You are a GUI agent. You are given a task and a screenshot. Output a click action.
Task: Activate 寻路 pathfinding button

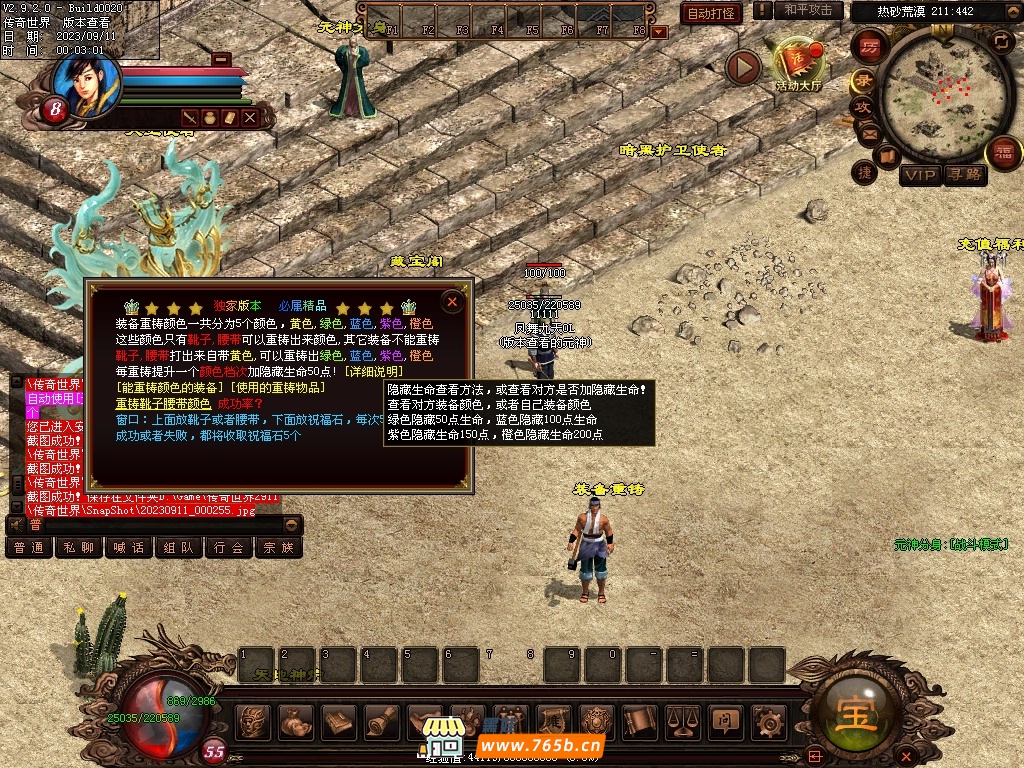point(965,176)
